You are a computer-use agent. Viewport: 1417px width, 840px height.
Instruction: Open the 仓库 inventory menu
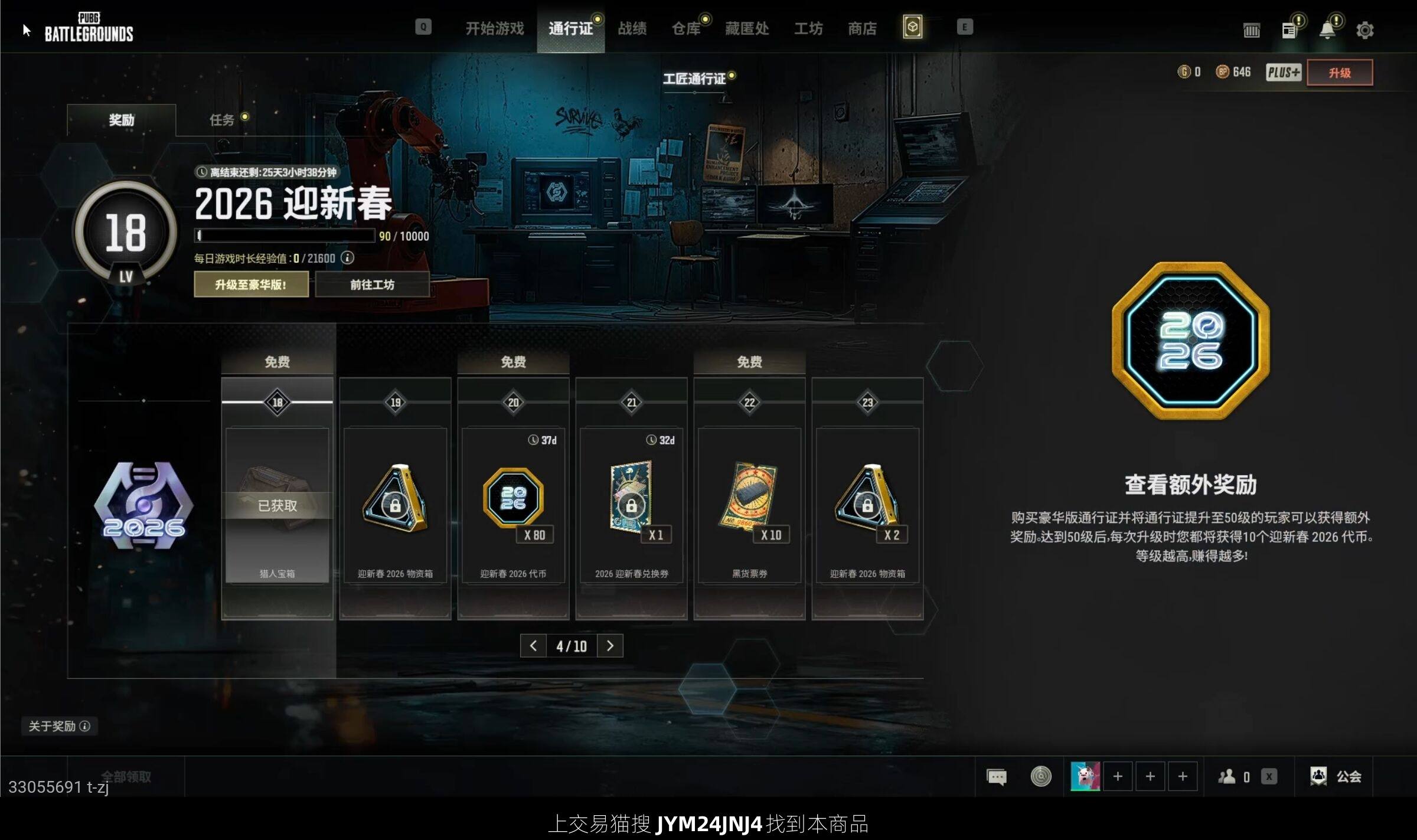685,28
